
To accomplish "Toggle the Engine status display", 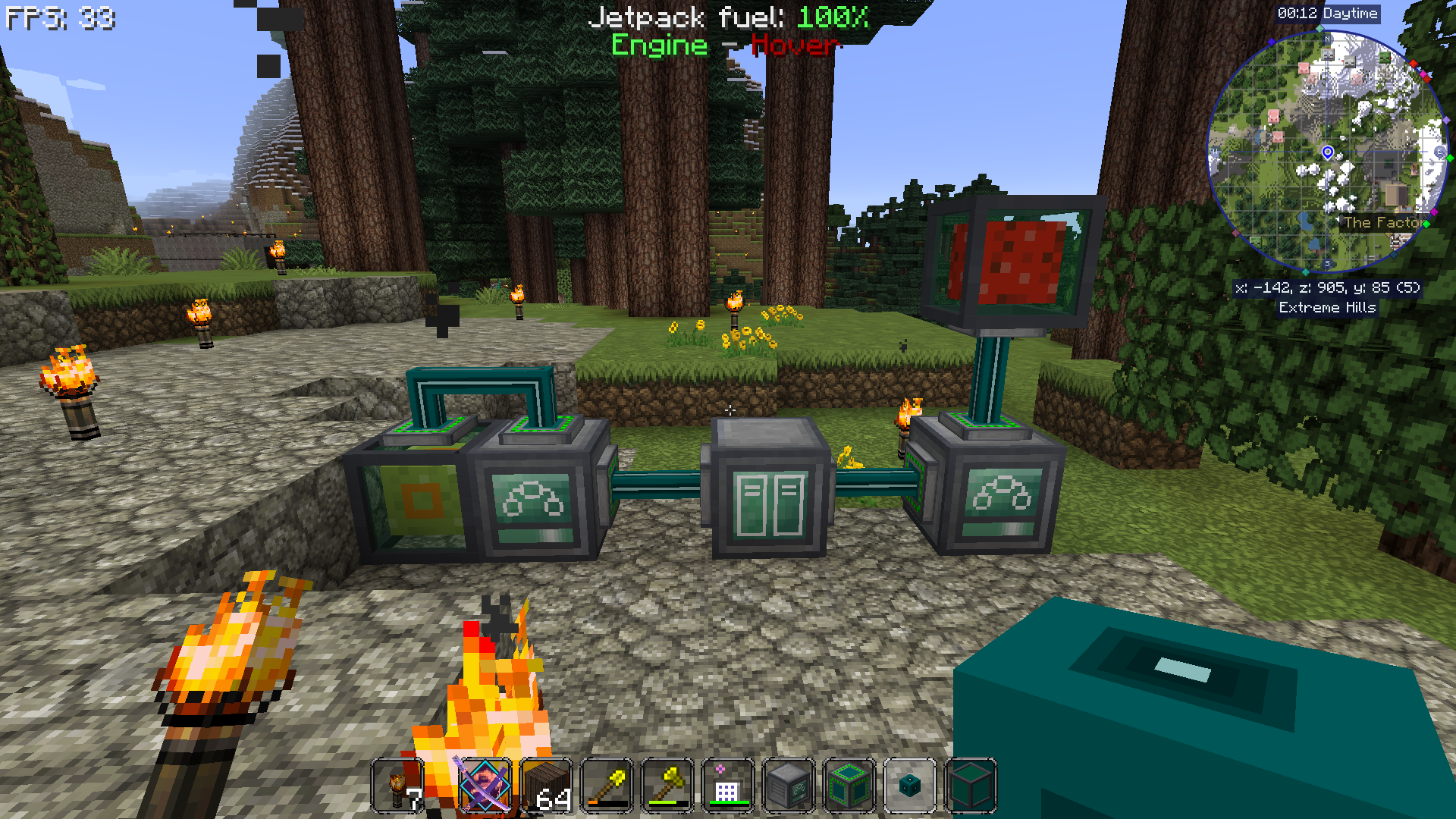I will pos(661,45).
